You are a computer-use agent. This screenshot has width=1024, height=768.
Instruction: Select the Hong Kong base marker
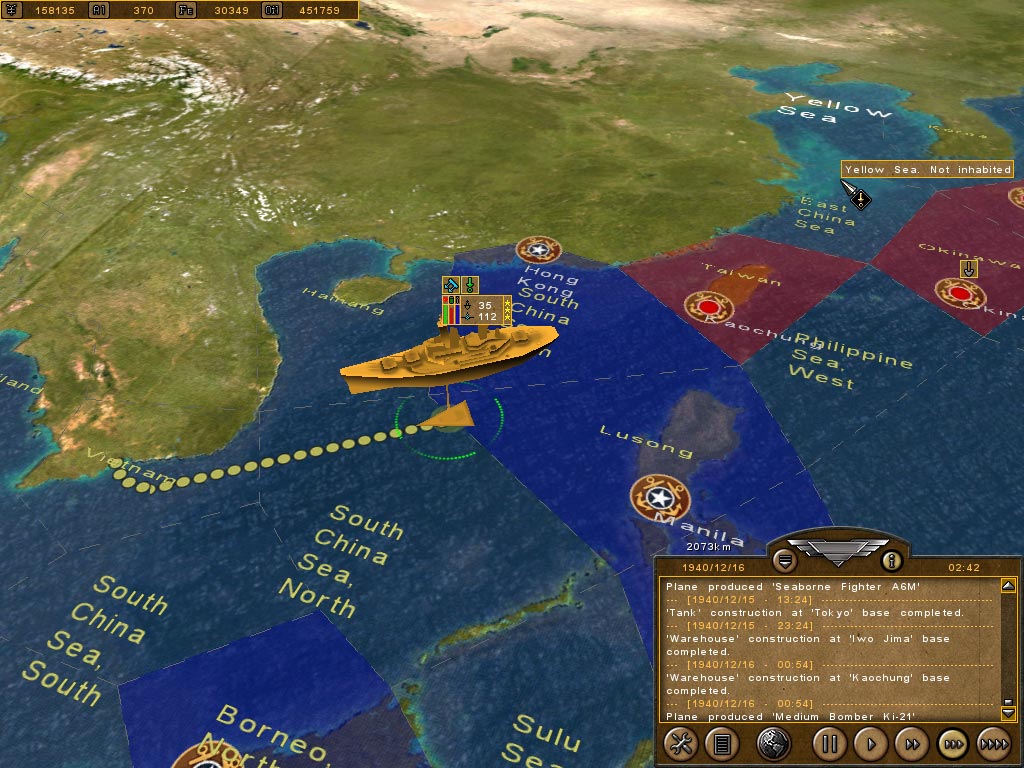click(538, 250)
